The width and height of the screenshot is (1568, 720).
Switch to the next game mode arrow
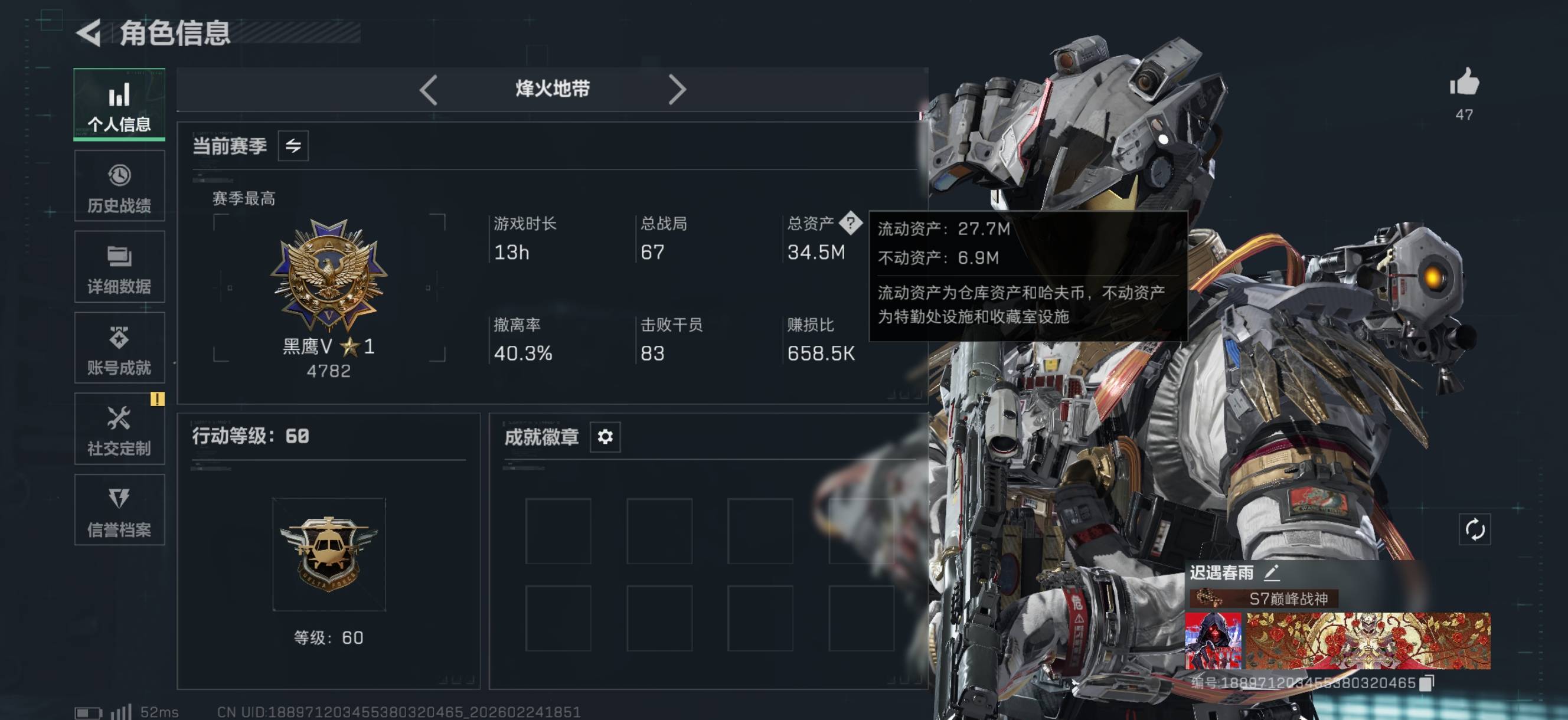click(x=677, y=90)
